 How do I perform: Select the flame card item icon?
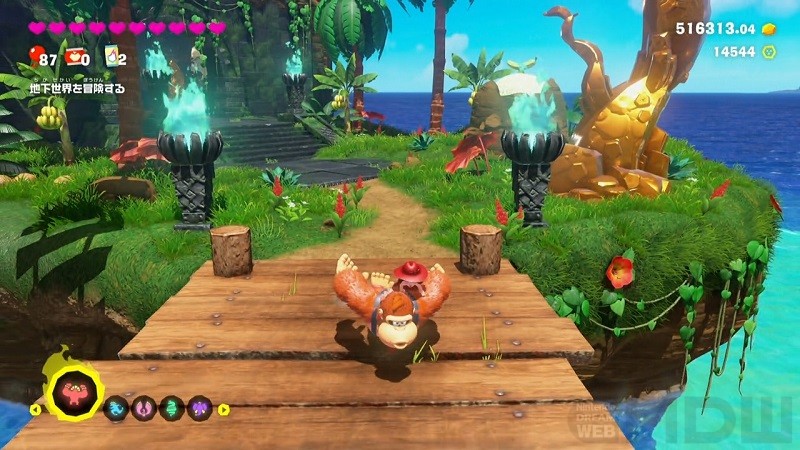click(111, 58)
